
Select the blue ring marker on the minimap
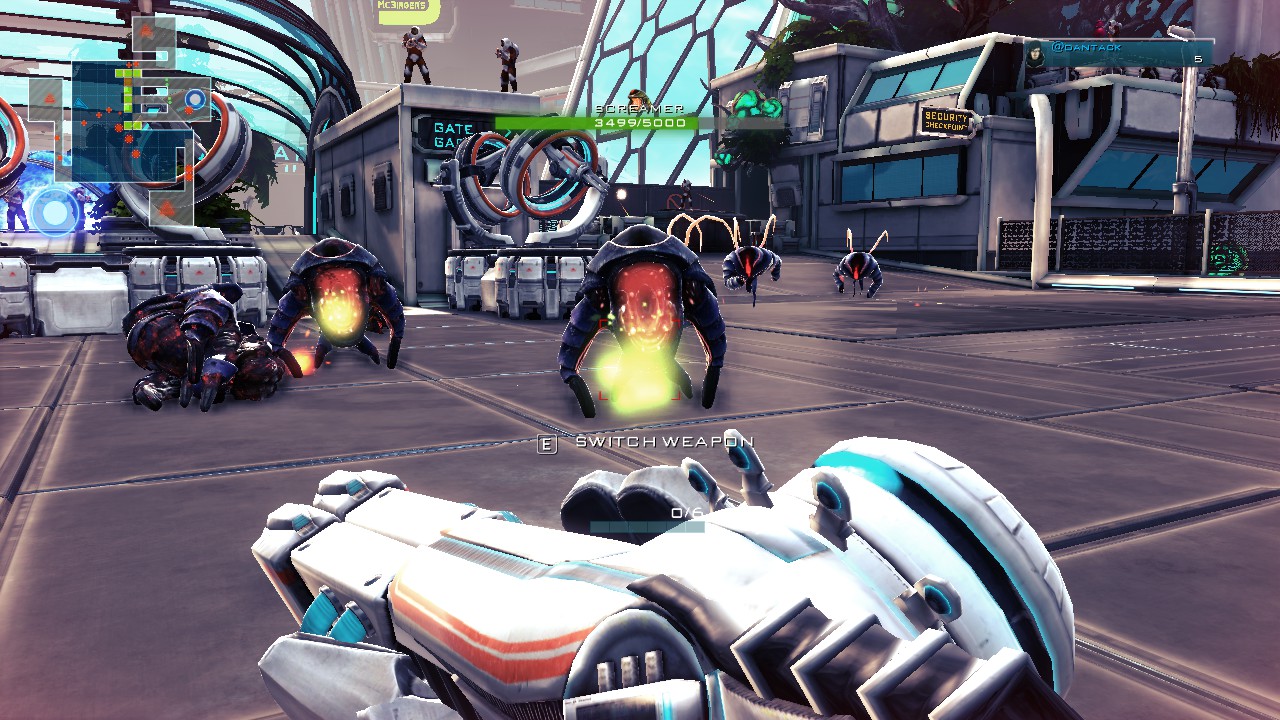pos(195,99)
